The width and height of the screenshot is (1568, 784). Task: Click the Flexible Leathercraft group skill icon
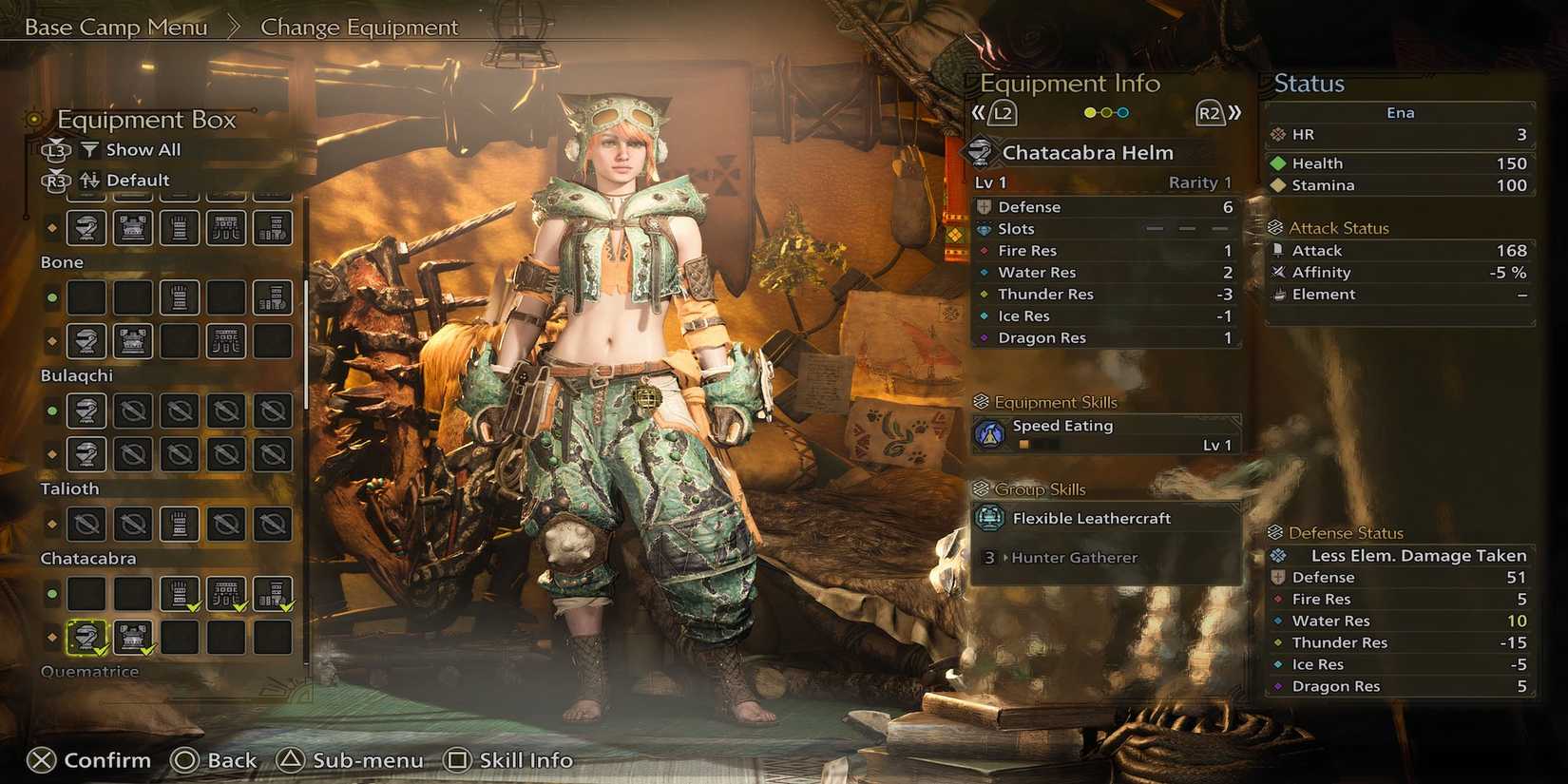992,518
